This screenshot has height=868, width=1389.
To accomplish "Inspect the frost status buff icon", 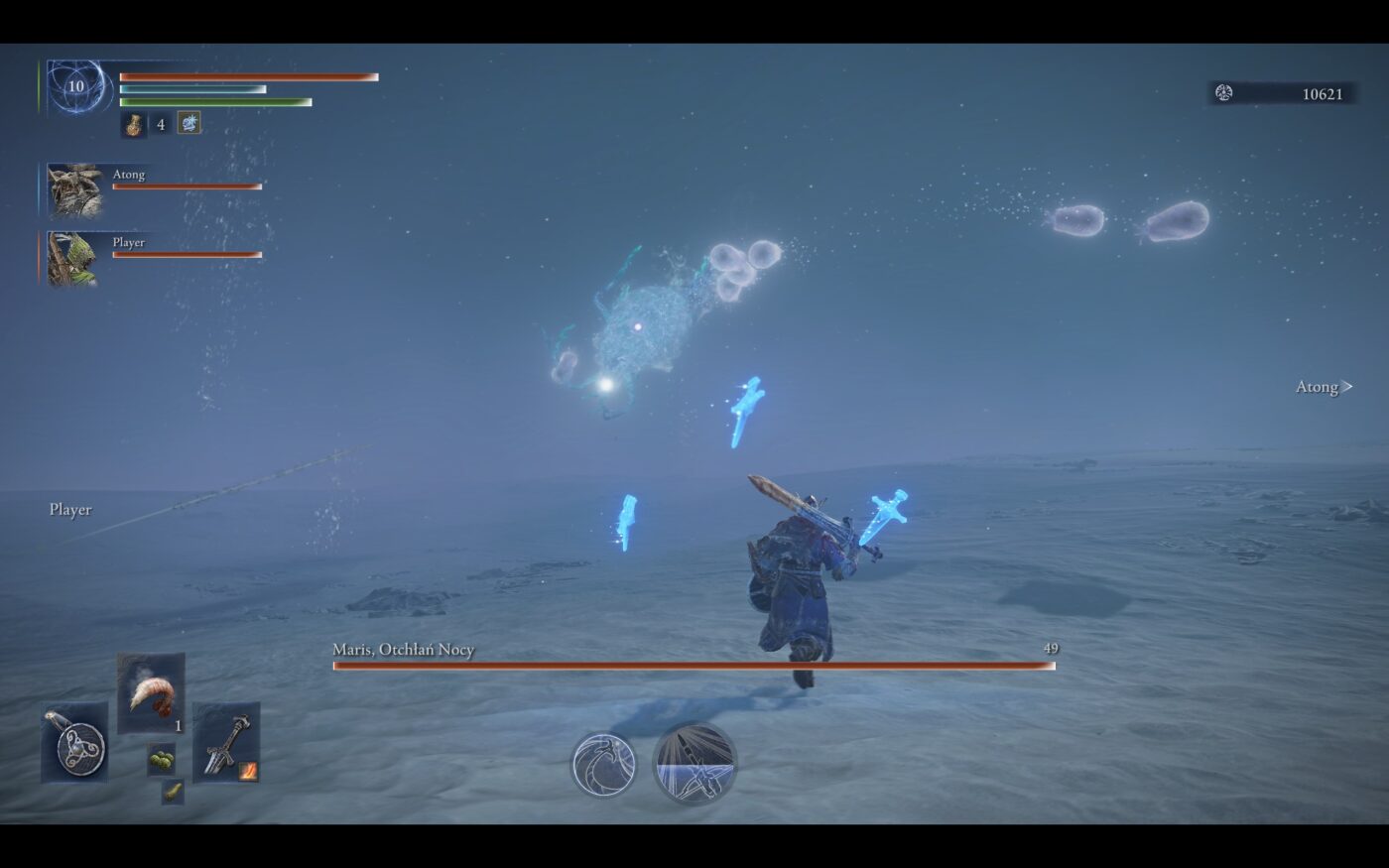I will tap(189, 122).
